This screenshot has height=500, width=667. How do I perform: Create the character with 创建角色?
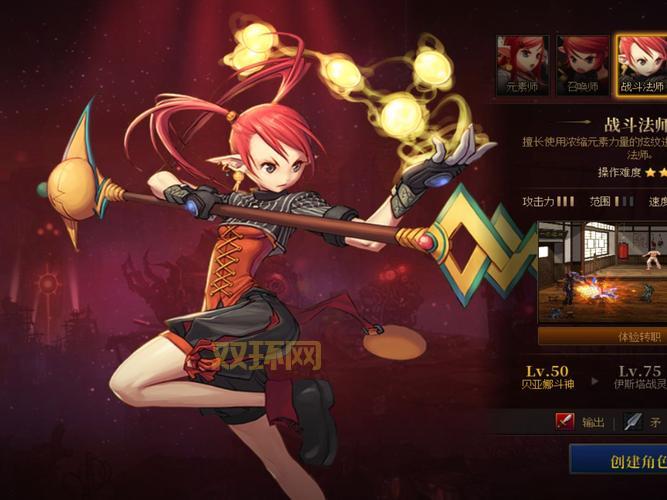(x=620, y=461)
